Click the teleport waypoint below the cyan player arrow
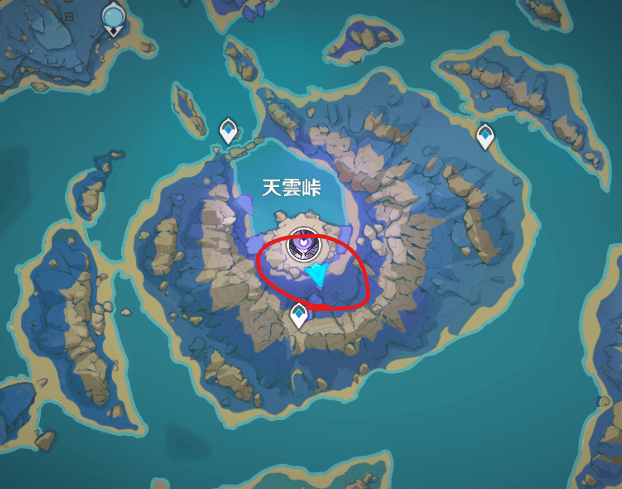This screenshot has width=622, height=489. [x=298, y=317]
